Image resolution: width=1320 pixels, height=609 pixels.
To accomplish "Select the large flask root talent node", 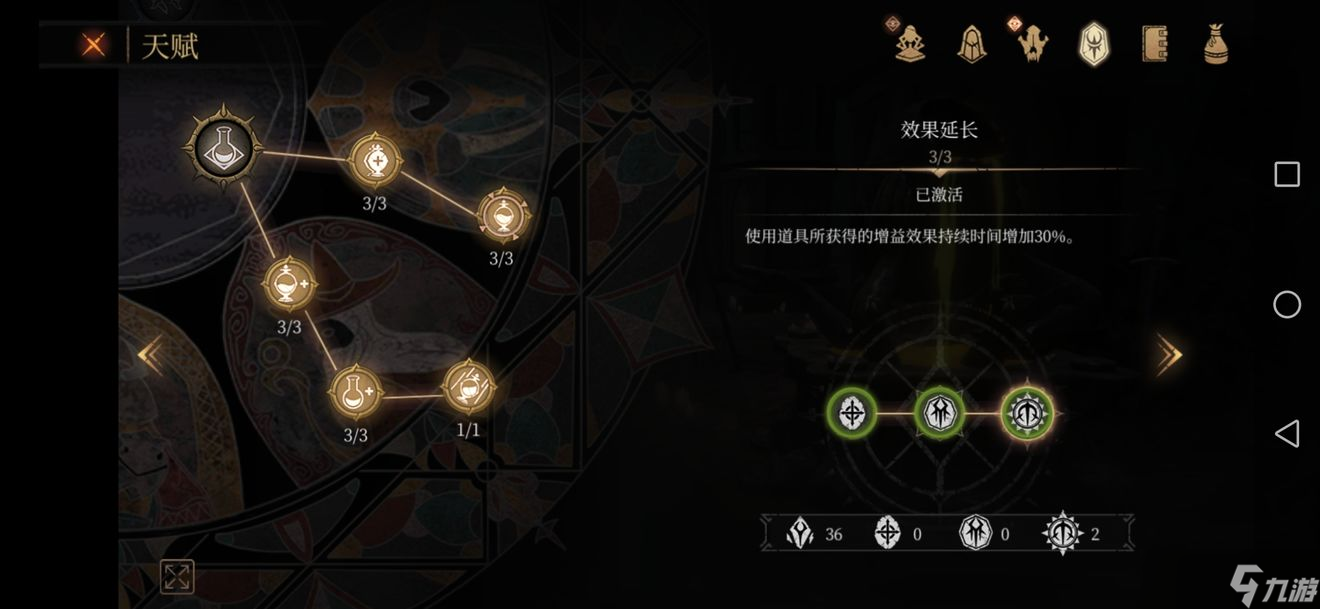I will (222, 148).
